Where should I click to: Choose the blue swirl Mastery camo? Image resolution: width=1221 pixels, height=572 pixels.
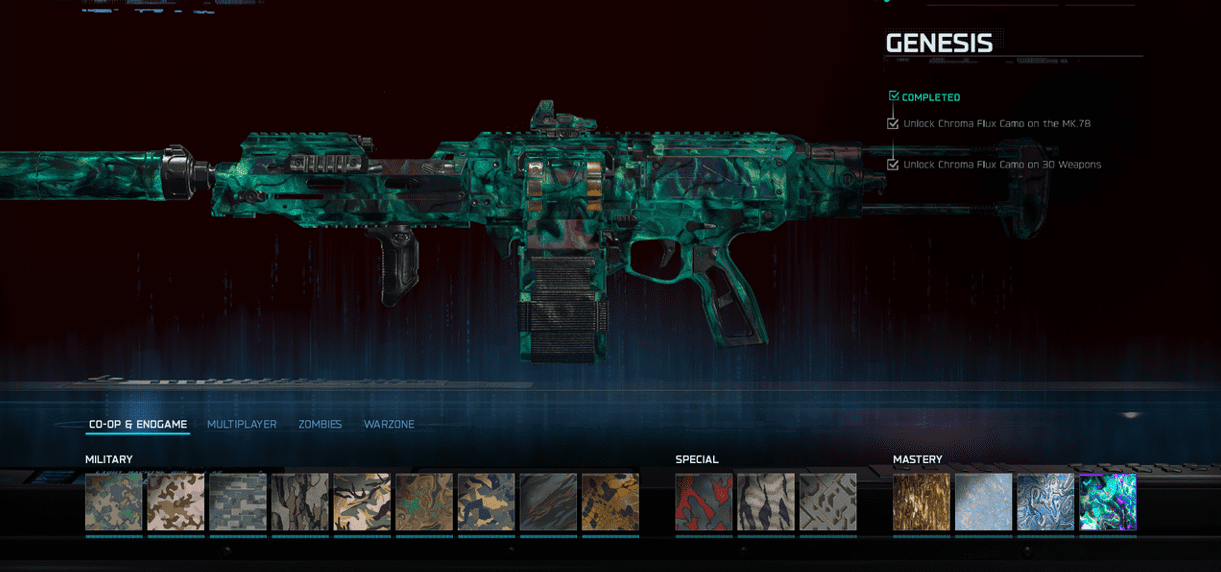(1046, 502)
